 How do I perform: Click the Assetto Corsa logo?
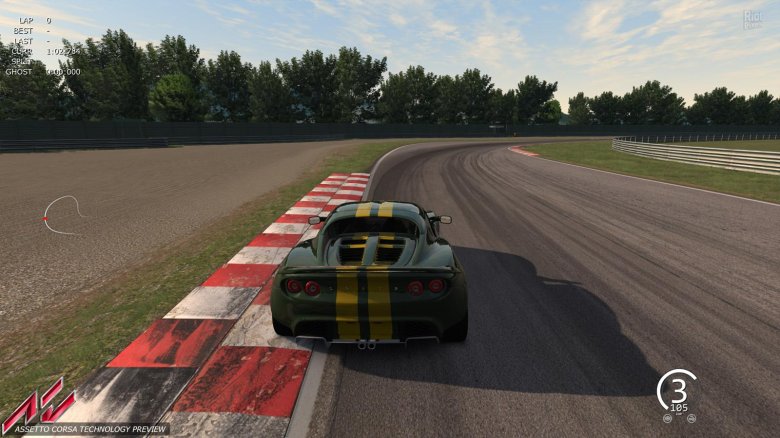point(38,403)
